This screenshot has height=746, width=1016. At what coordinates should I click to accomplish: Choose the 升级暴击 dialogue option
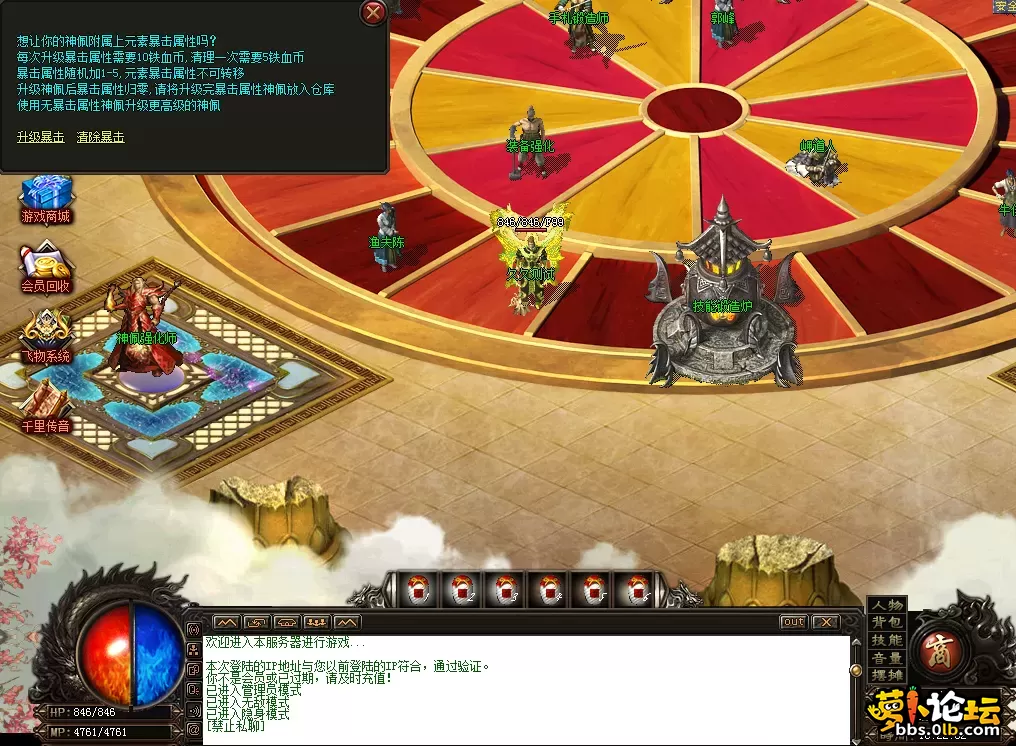coord(40,137)
